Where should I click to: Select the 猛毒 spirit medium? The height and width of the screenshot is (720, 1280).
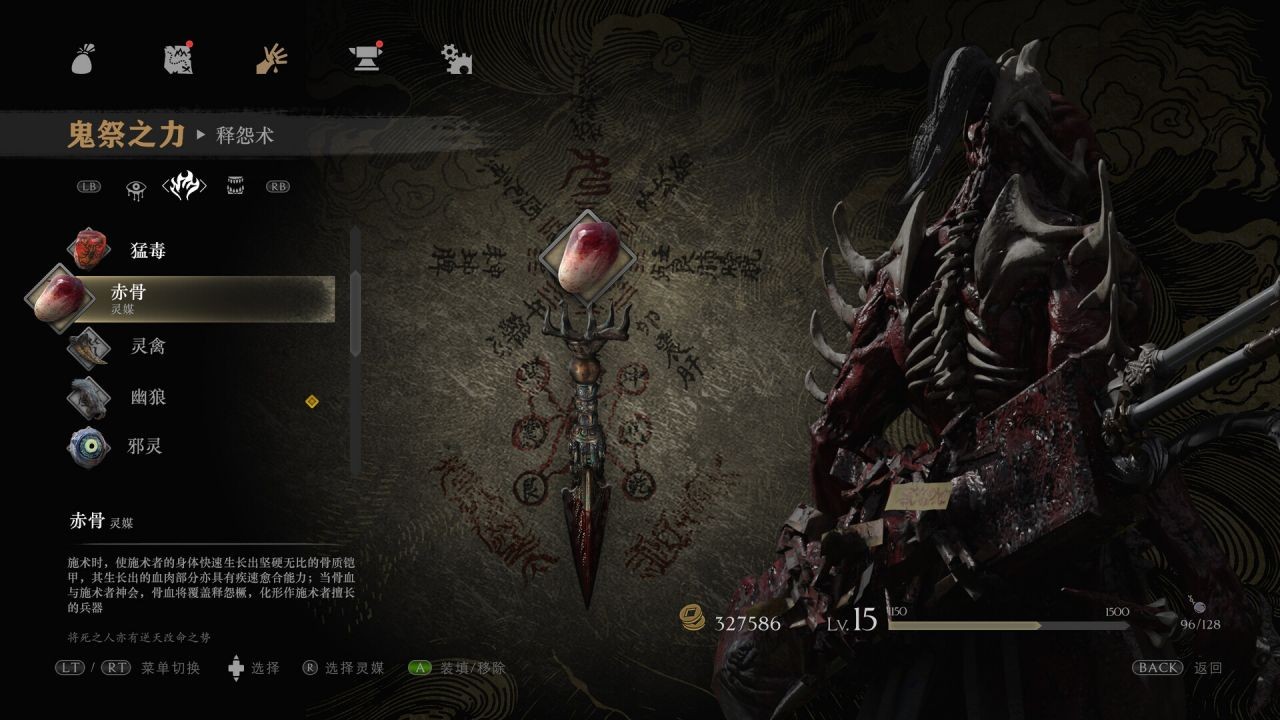pos(147,250)
